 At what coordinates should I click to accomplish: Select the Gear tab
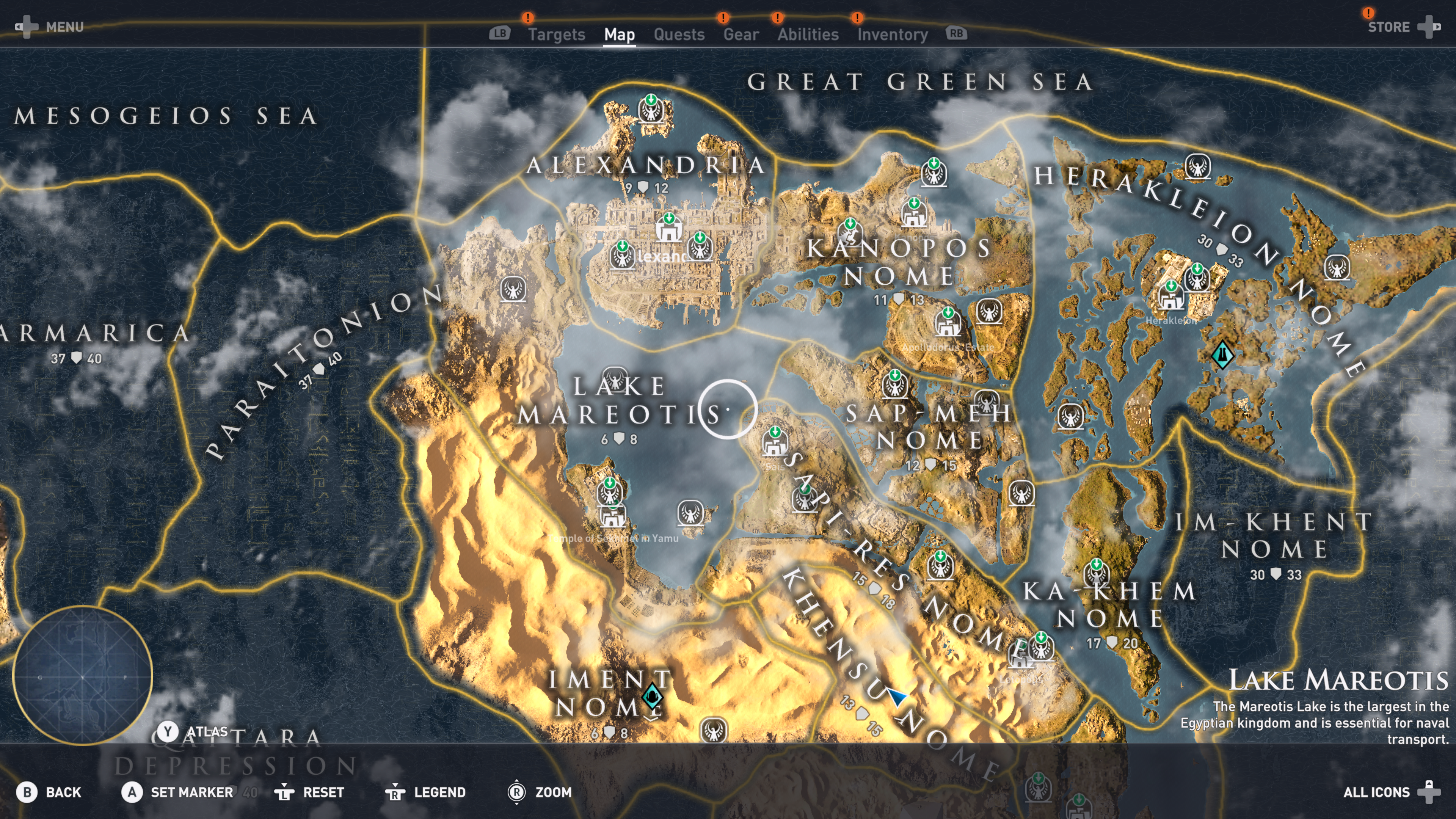[741, 35]
